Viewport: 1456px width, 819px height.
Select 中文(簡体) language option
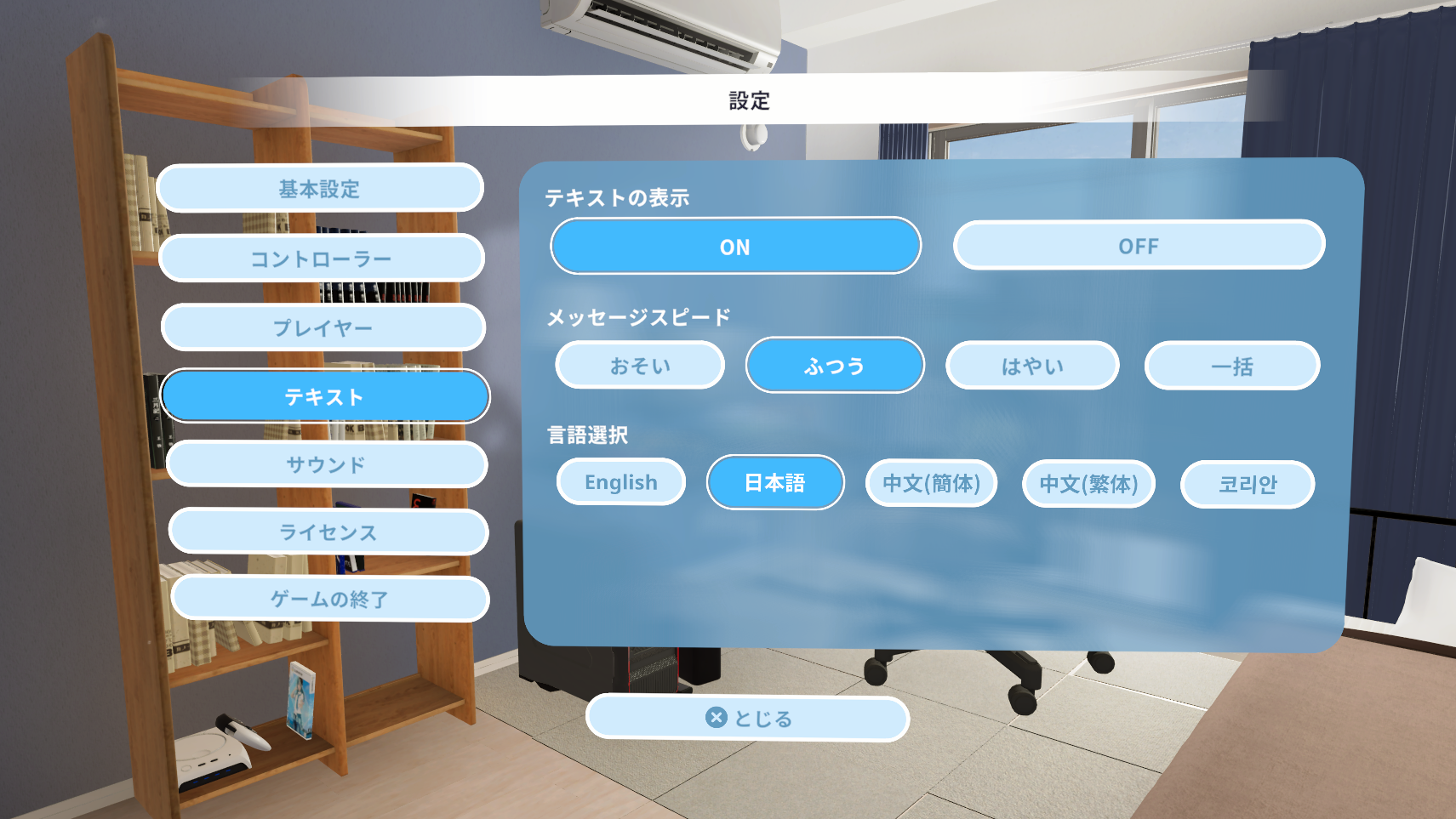coord(931,483)
